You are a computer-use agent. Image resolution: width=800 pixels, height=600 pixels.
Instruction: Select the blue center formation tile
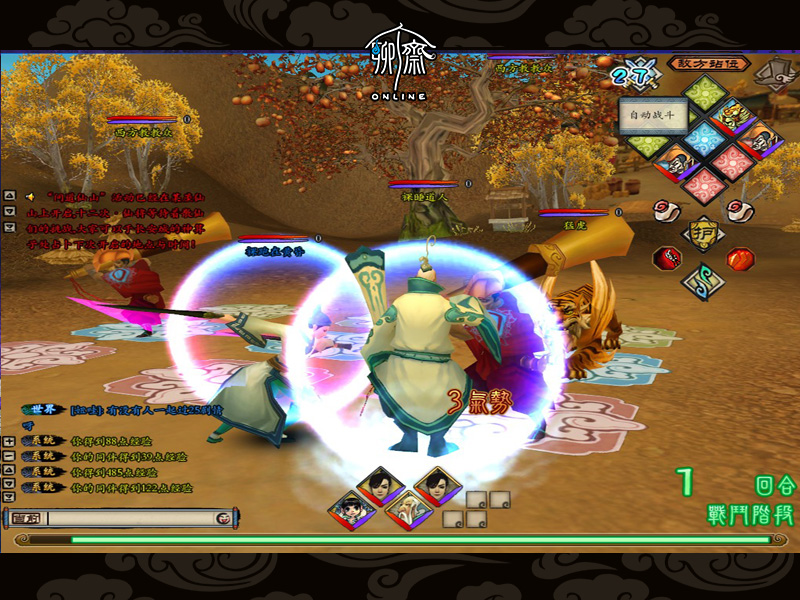point(707,139)
